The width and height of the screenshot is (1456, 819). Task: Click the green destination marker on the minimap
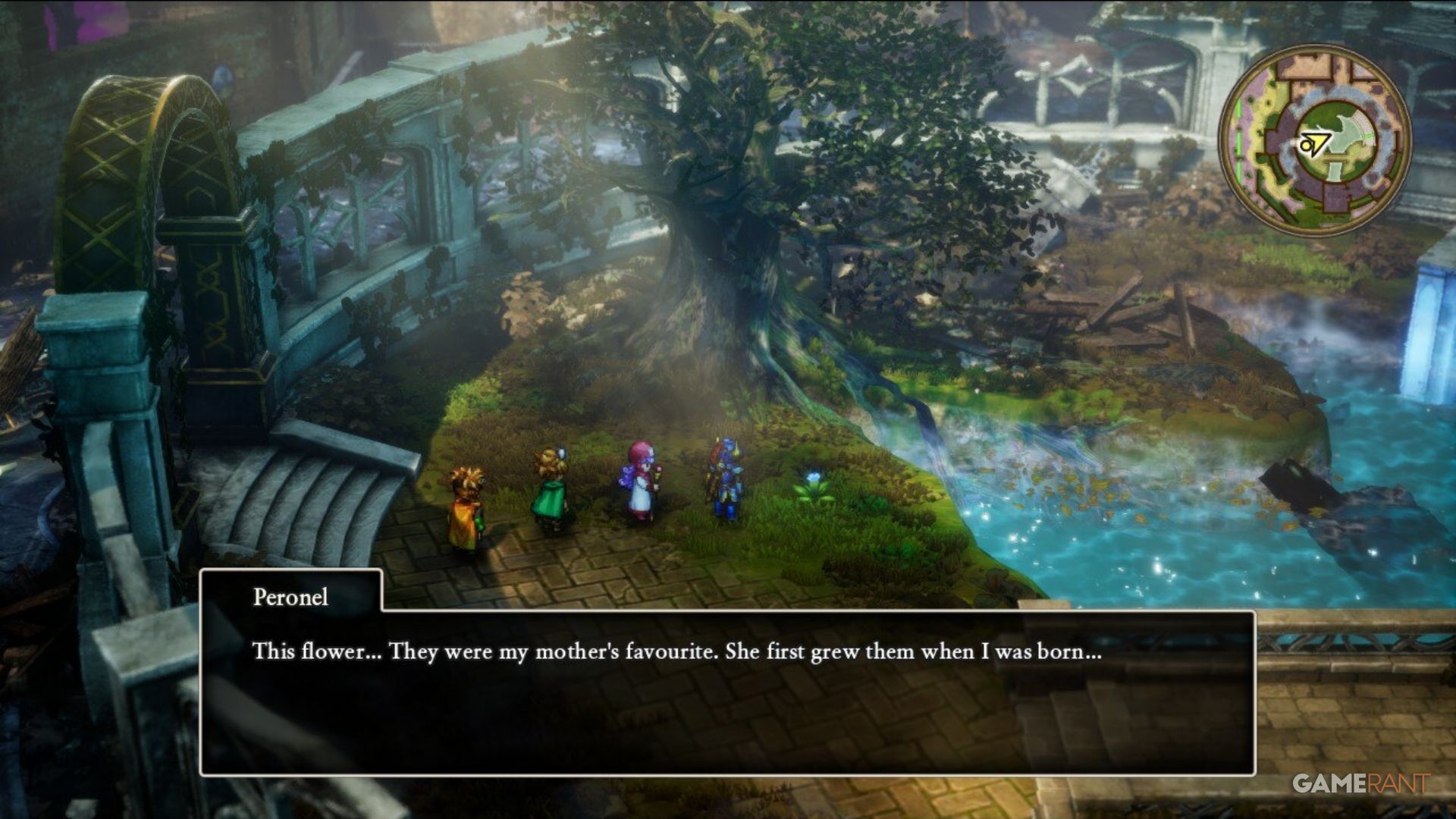point(1239,140)
